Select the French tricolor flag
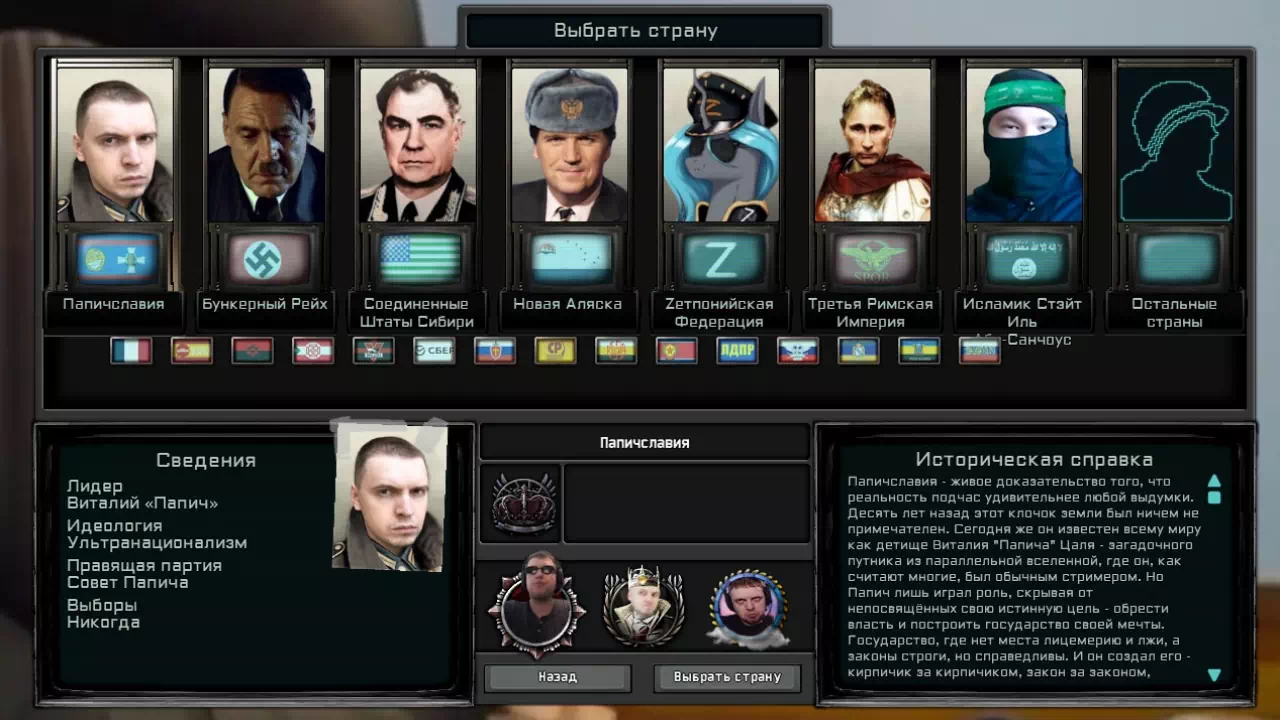The width and height of the screenshot is (1280, 720). [131, 351]
